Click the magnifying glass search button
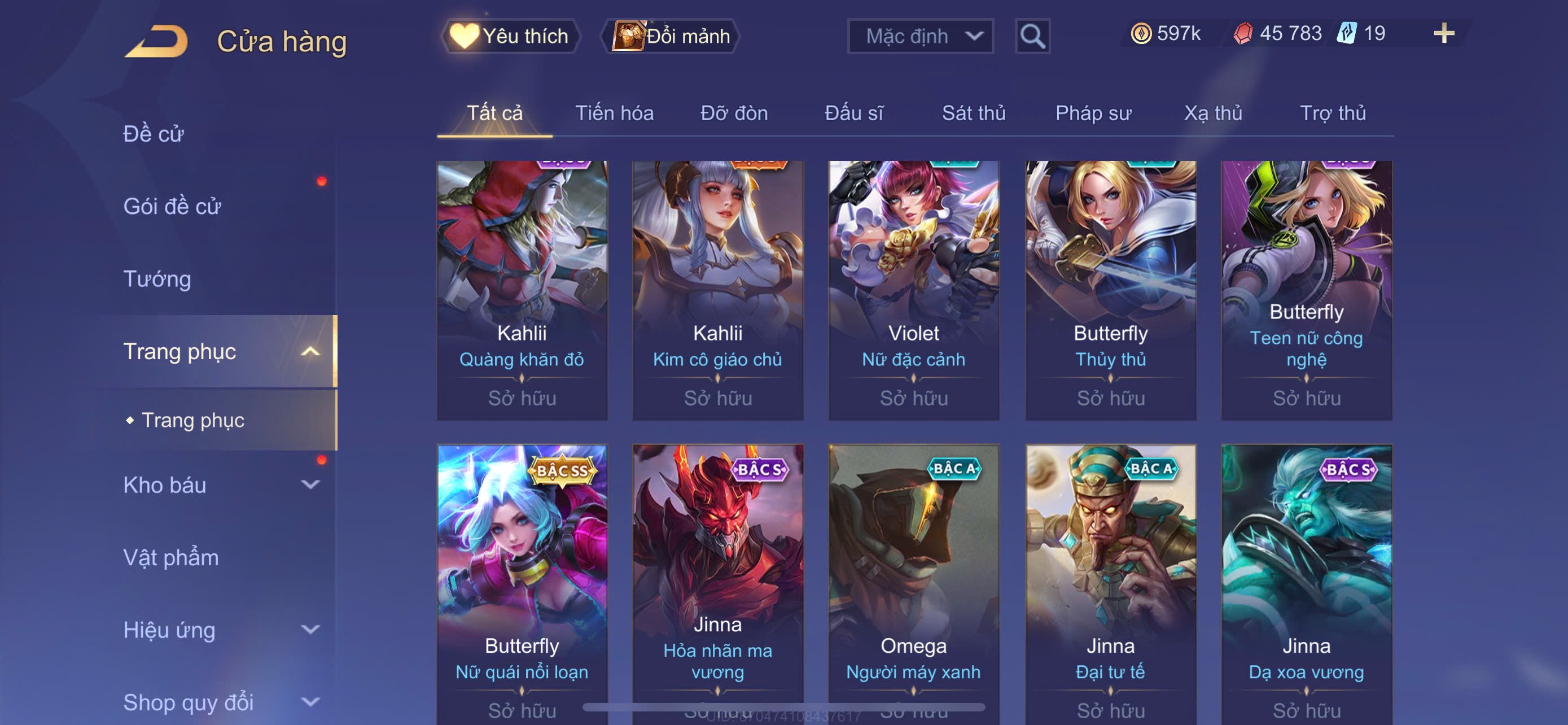Viewport: 1568px width, 725px height. pos(1032,37)
